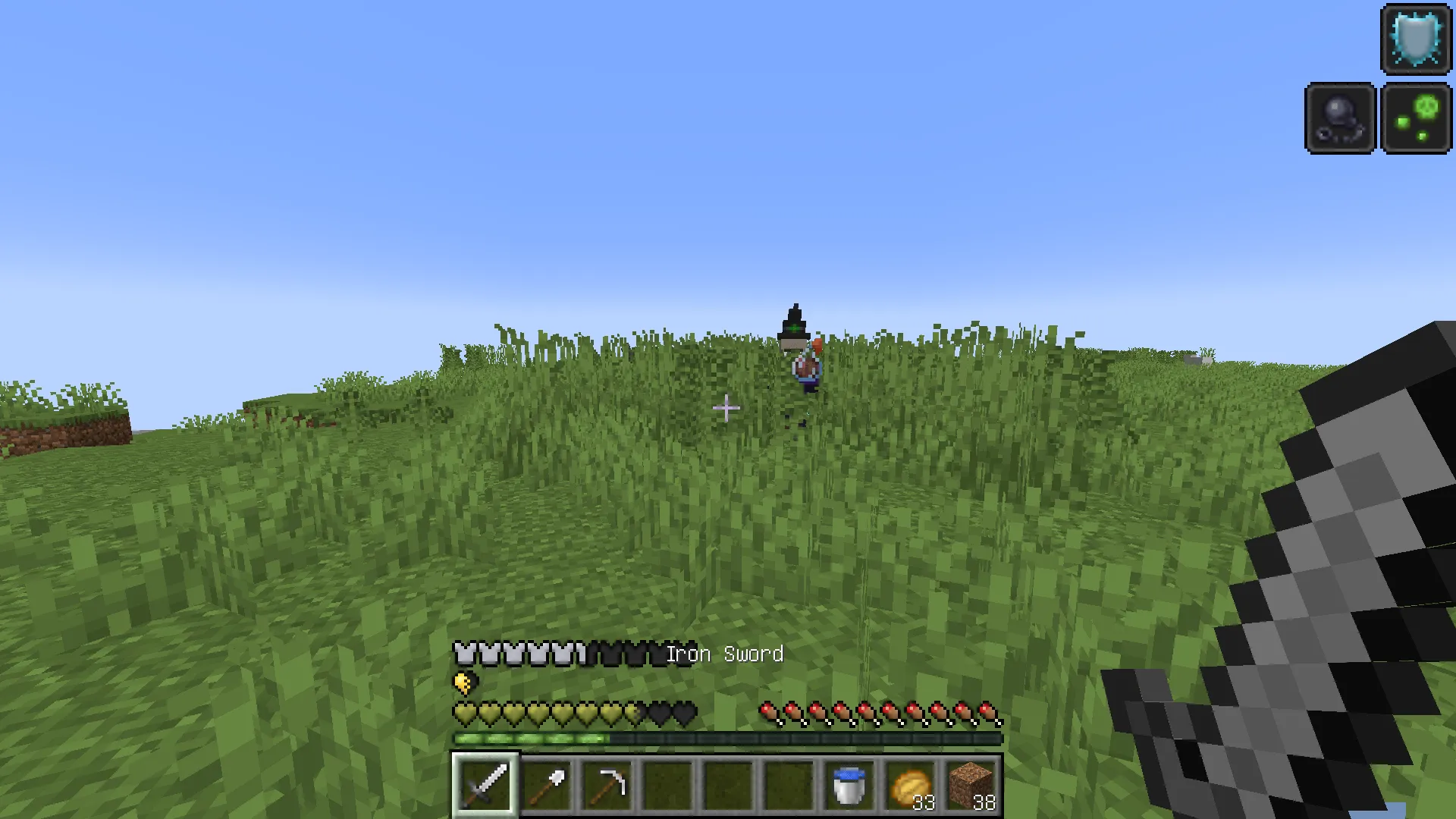The width and height of the screenshot is (1456, 819).
Task: Click the Iron Sword item name text
Action: [x=724, y=654]
